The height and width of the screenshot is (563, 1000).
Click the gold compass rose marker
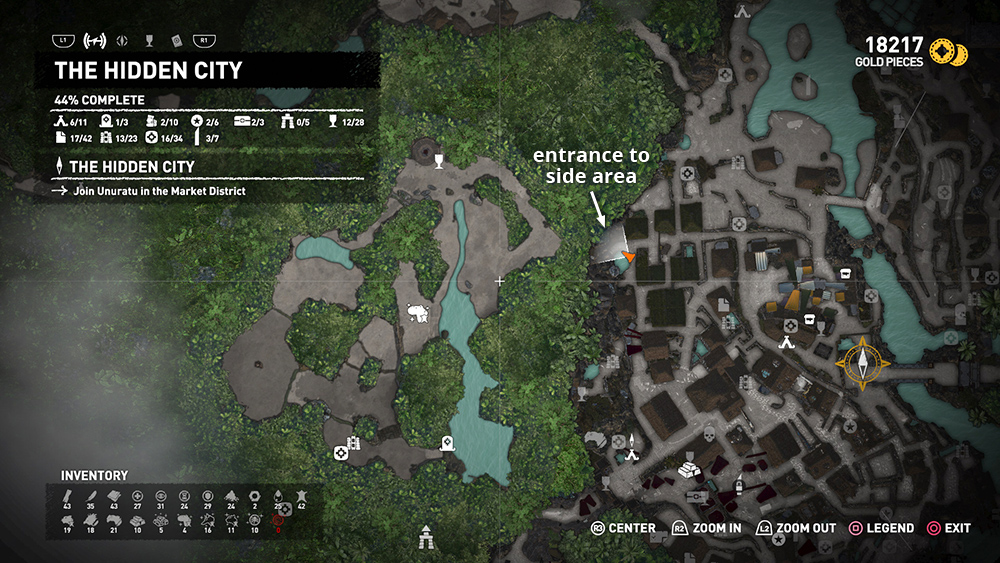[862, 362]
